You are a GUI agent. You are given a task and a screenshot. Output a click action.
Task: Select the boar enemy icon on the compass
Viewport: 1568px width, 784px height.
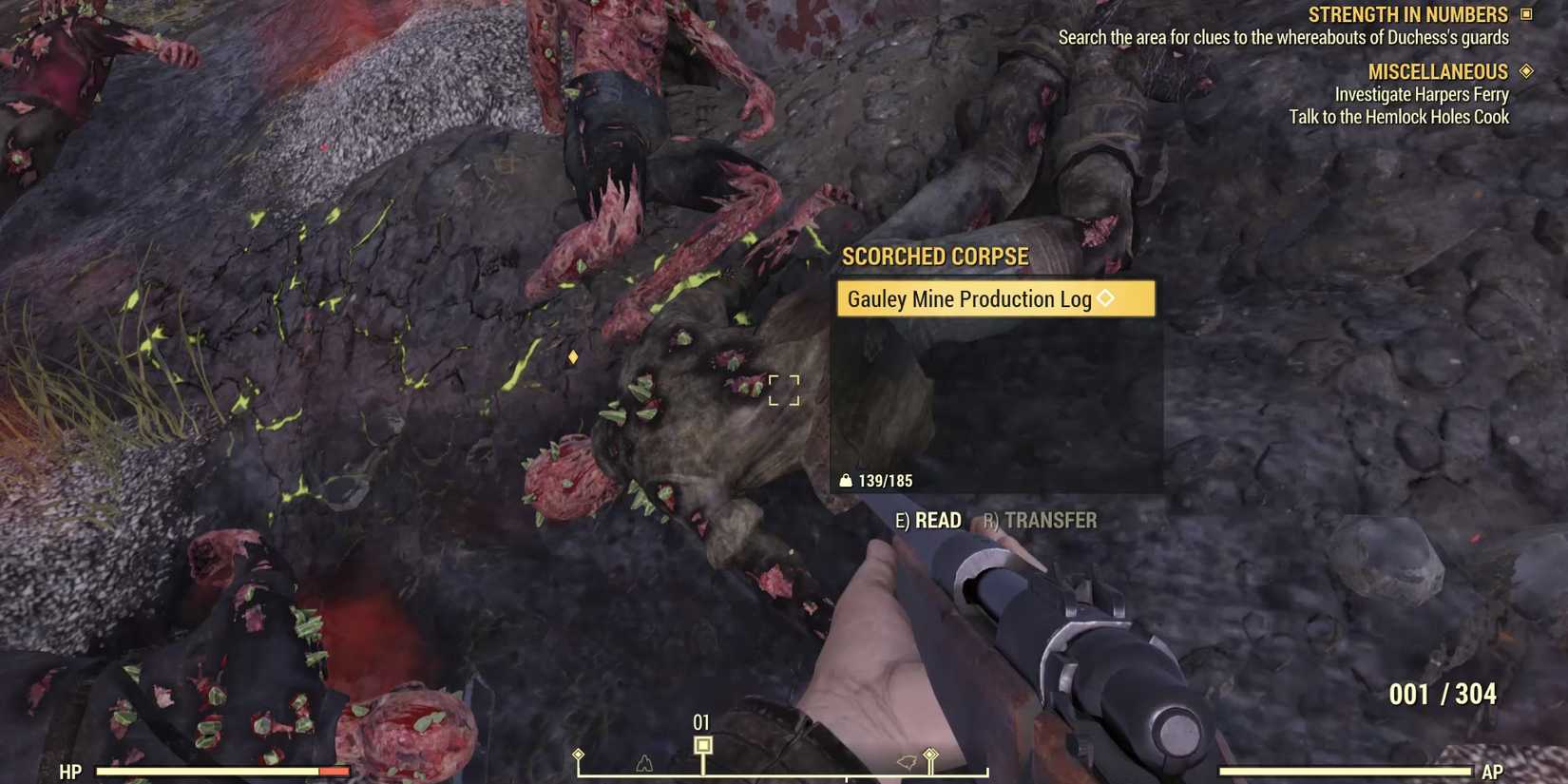[907, 761]
